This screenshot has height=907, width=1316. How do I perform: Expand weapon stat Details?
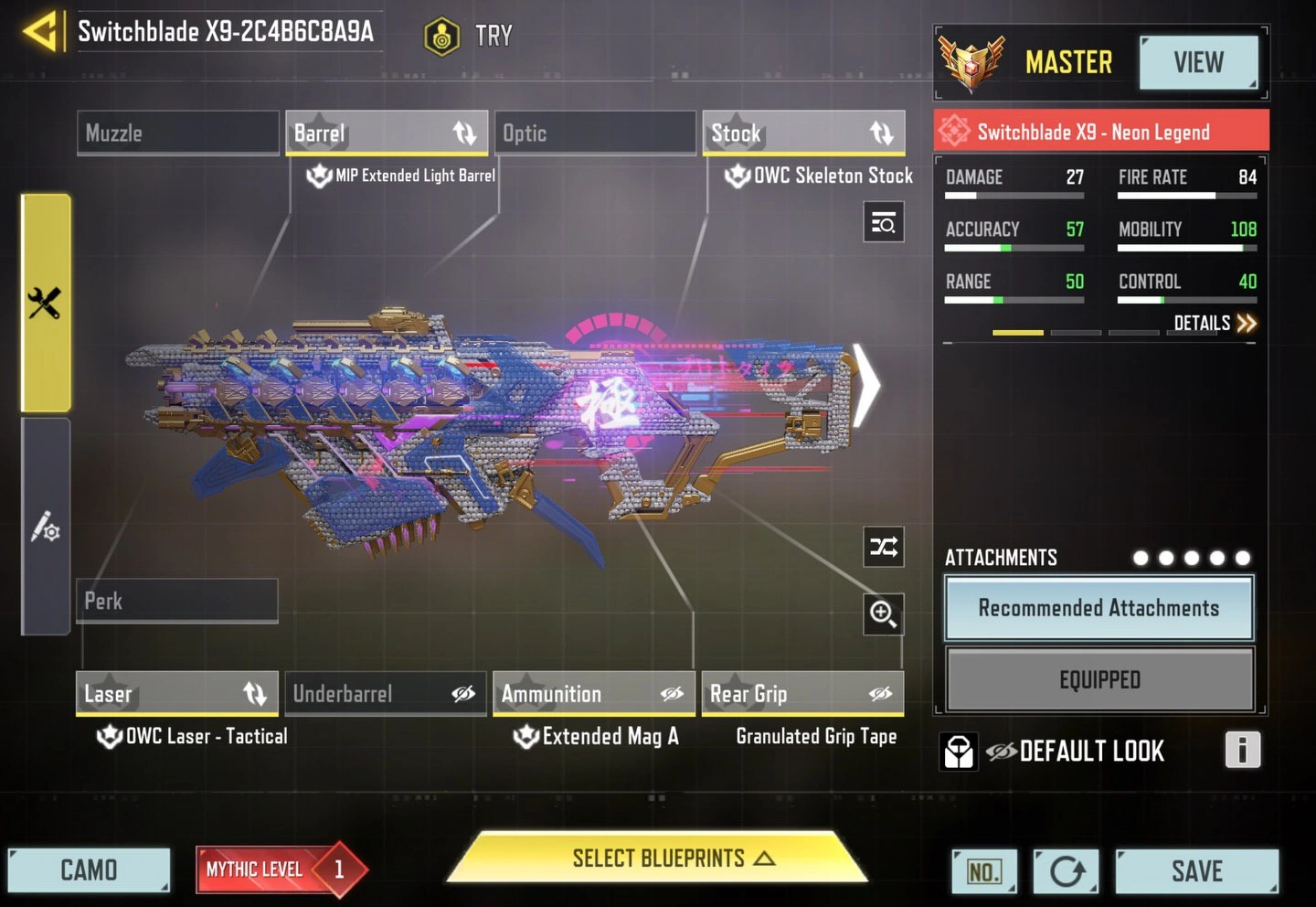(x=1215, y=323)
